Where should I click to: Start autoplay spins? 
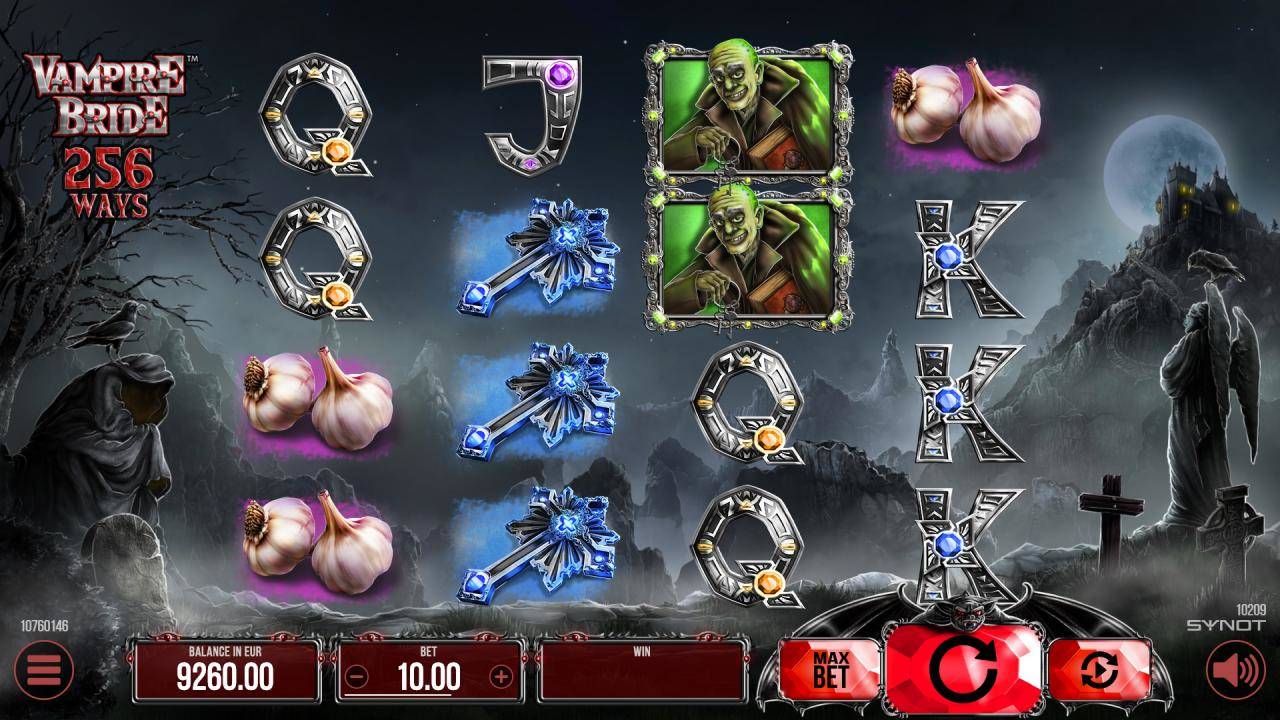(x=1098, y=671)
